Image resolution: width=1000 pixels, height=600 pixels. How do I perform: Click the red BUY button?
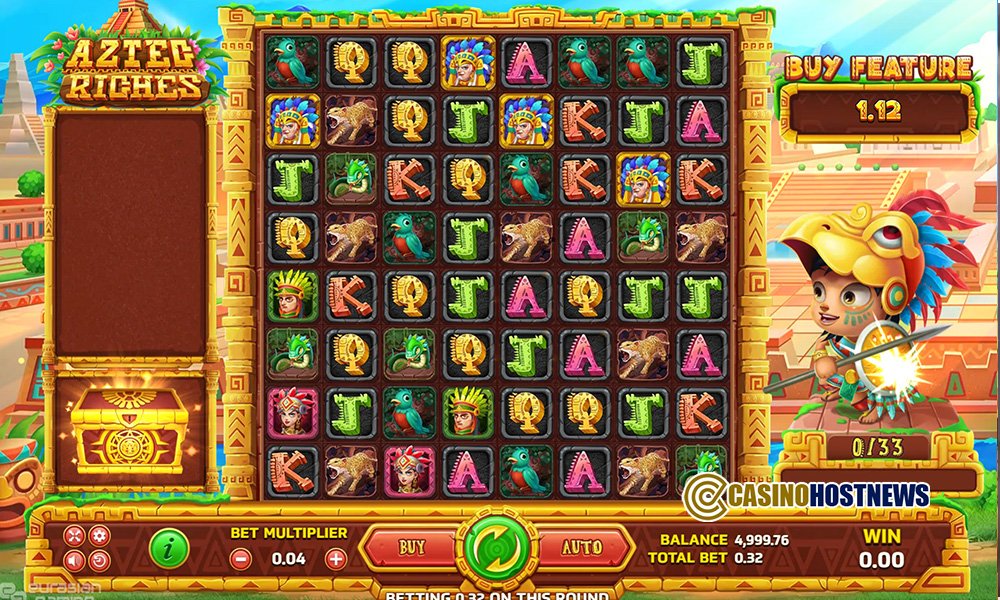(x=411, y=548)
